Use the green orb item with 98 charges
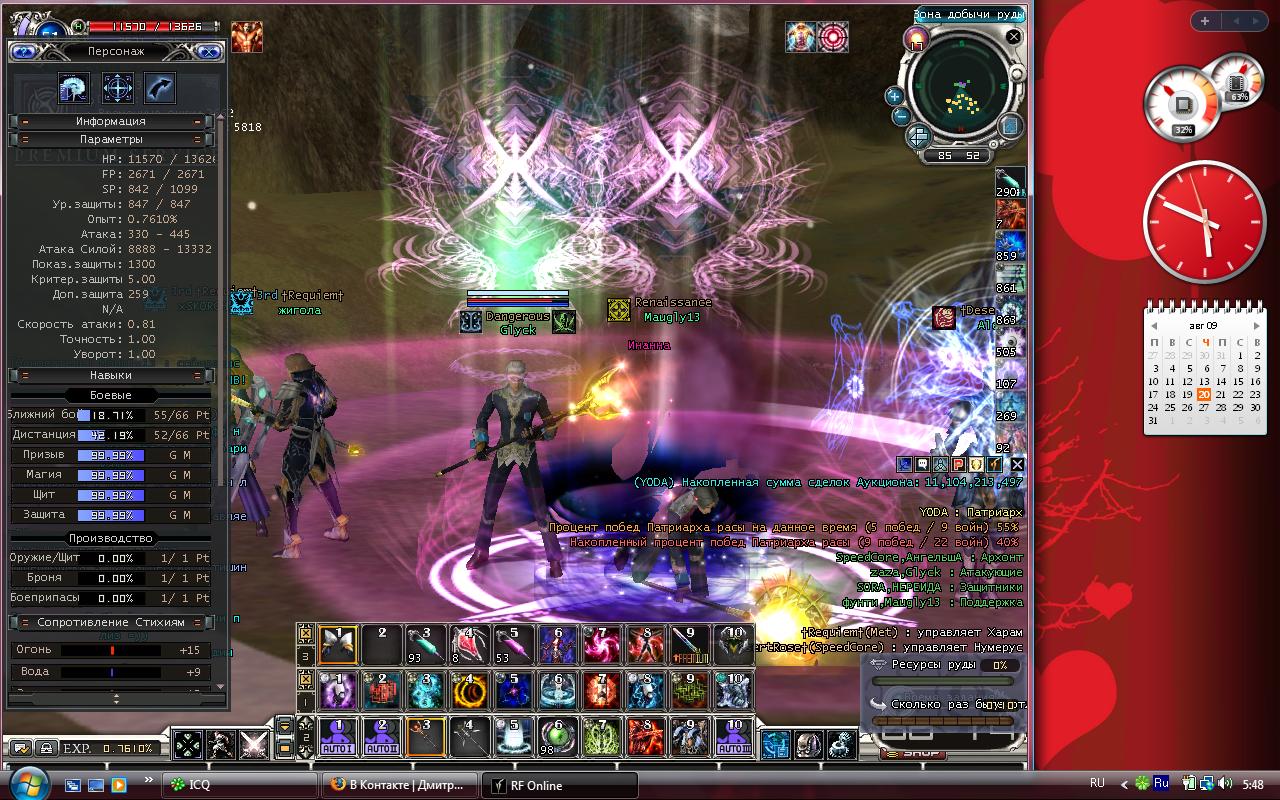1280x800 pixels. [x=557, y=738]
